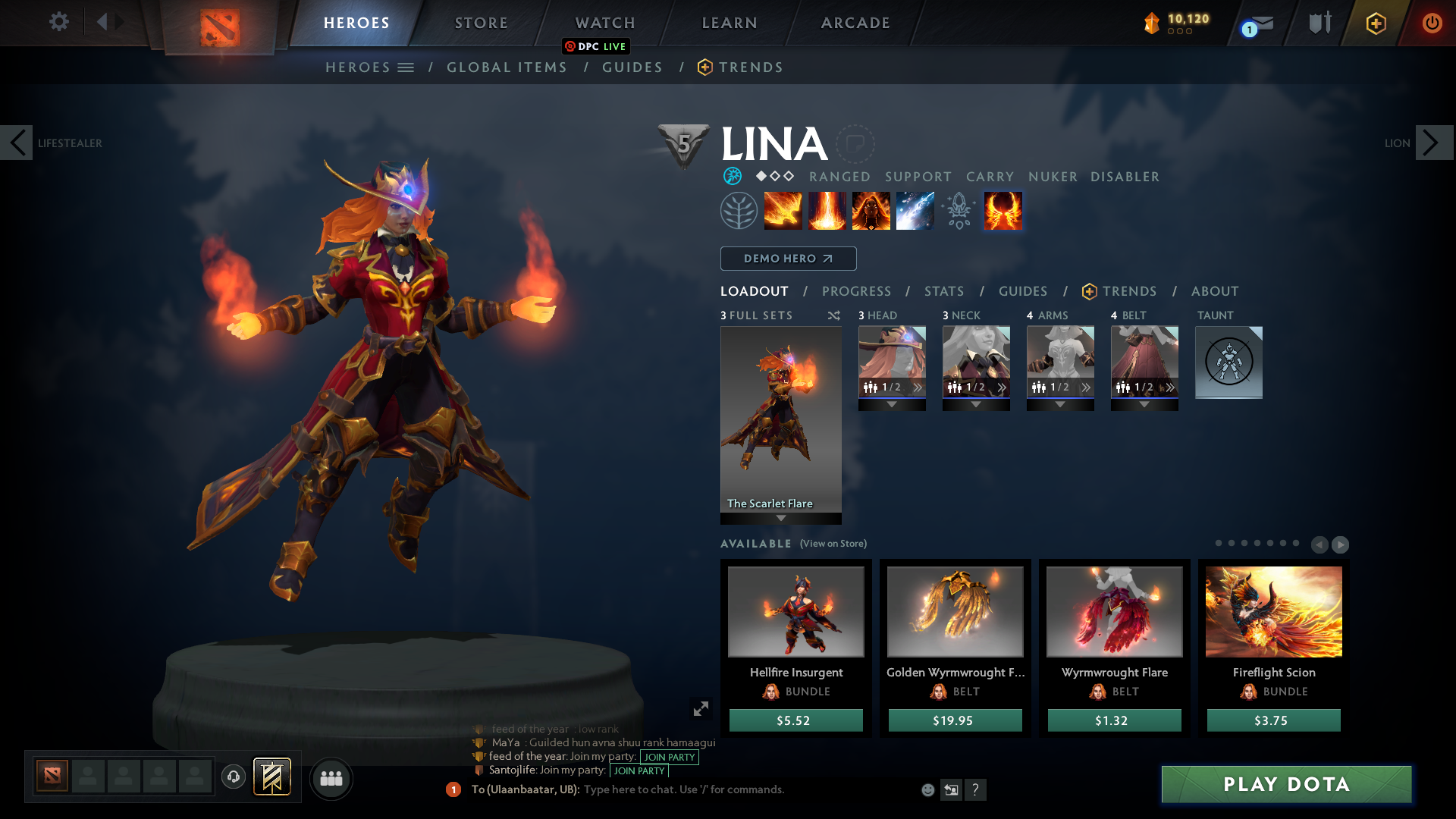Open the settings gear
The height and width of the screenshot is (819, 1456).
coord(59,22)
